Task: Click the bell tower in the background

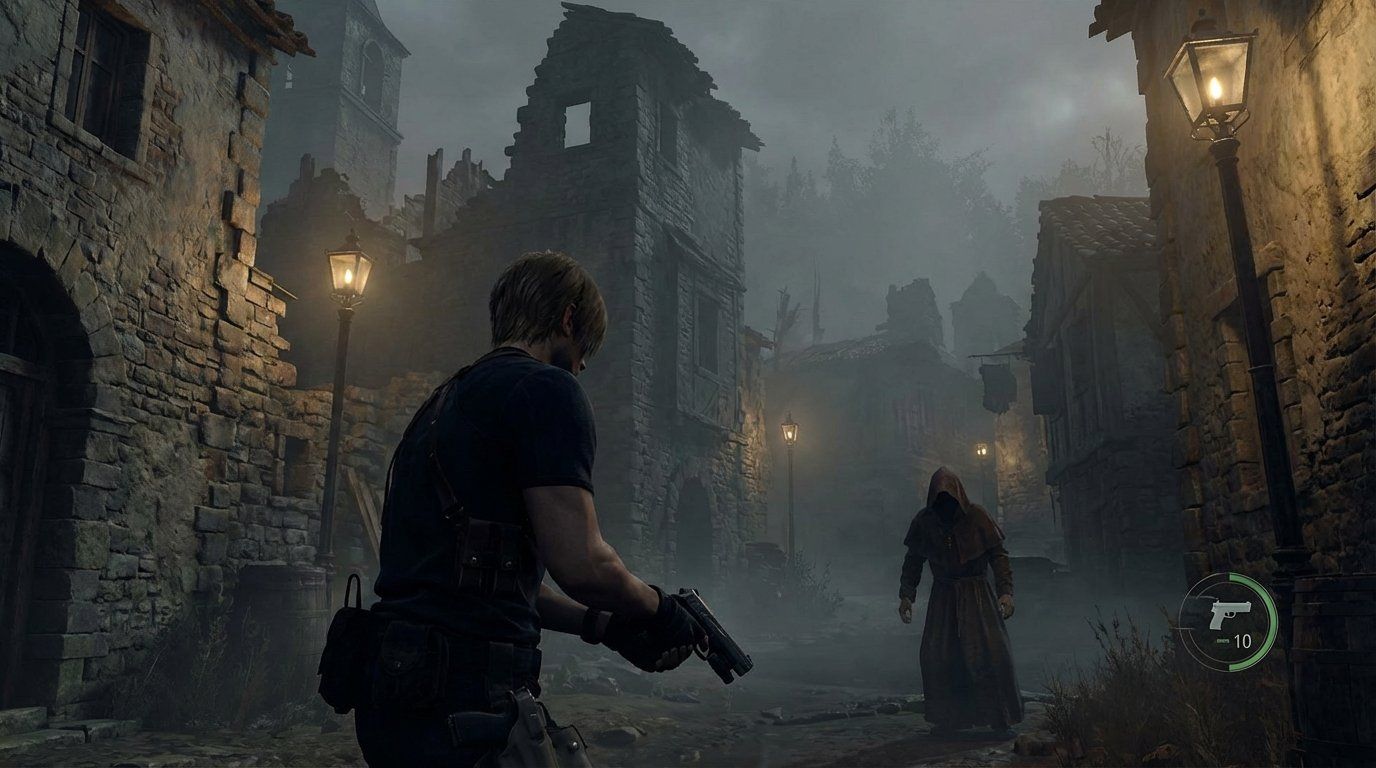Action: tap(360, 80)
